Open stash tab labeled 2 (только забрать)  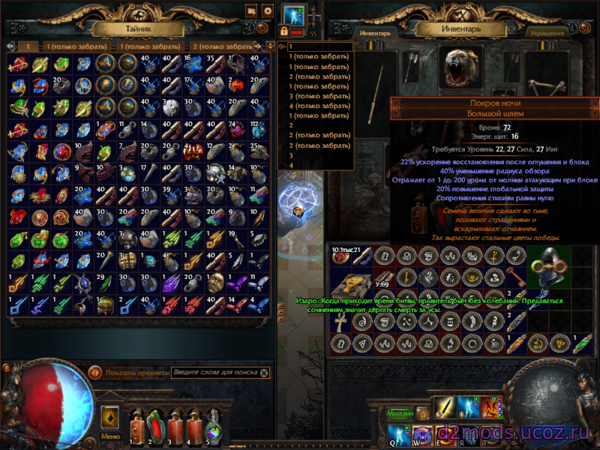coord(221,46)
